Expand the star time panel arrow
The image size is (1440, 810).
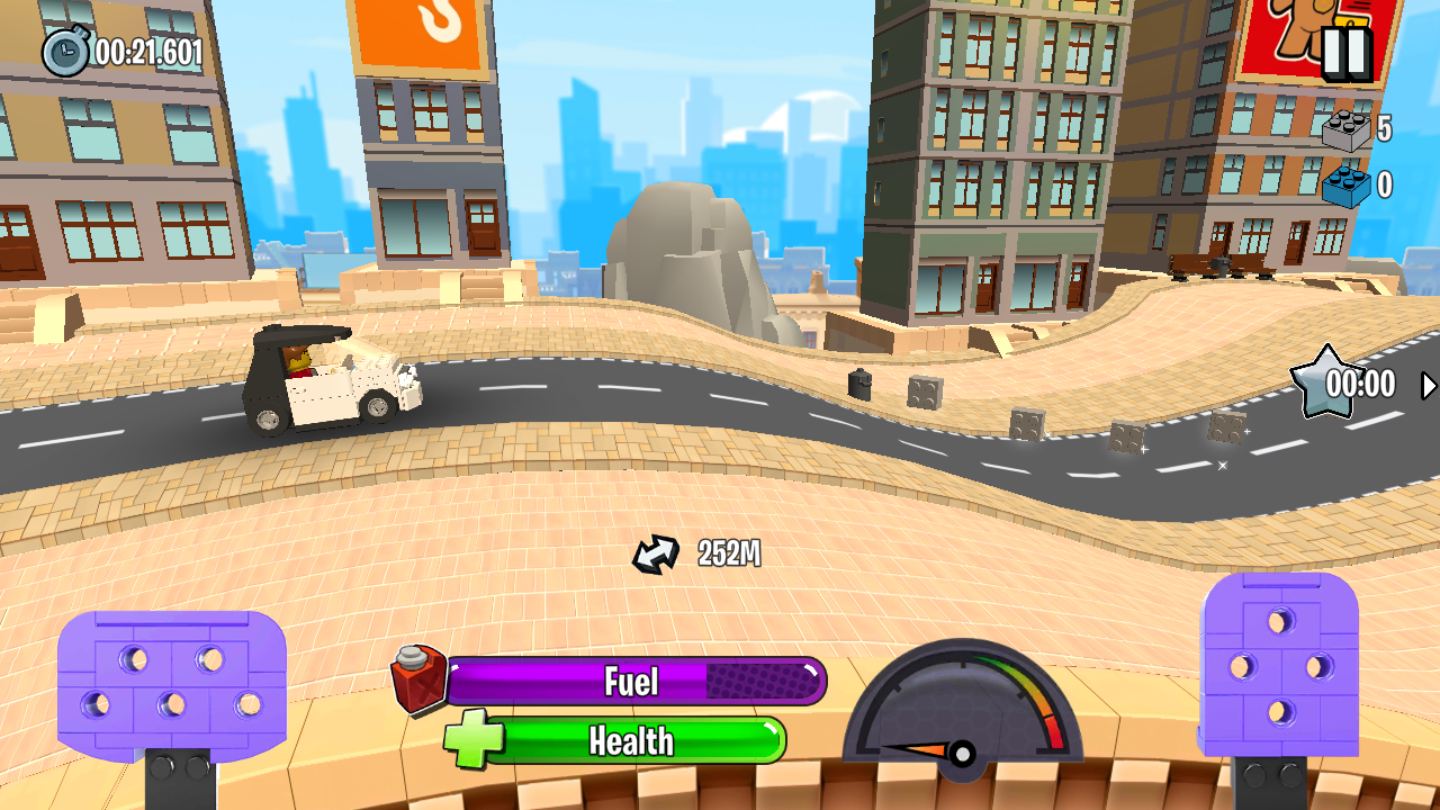tap(1428, 385)
